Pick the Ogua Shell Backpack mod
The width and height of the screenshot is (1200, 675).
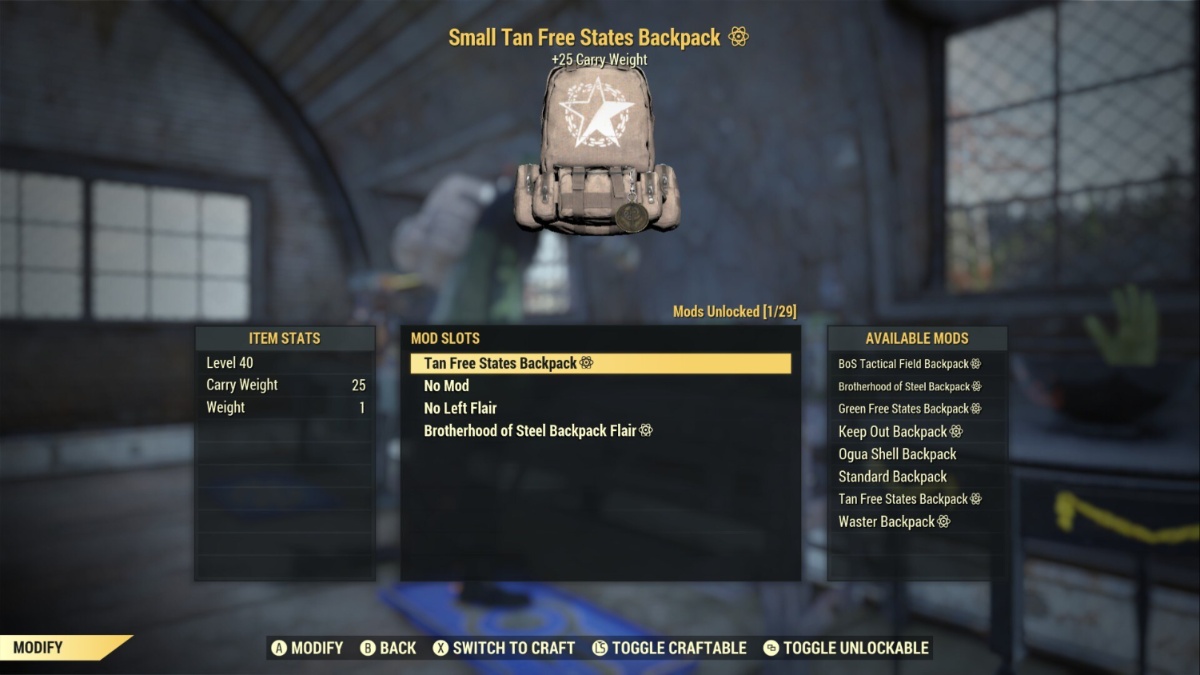897,454
